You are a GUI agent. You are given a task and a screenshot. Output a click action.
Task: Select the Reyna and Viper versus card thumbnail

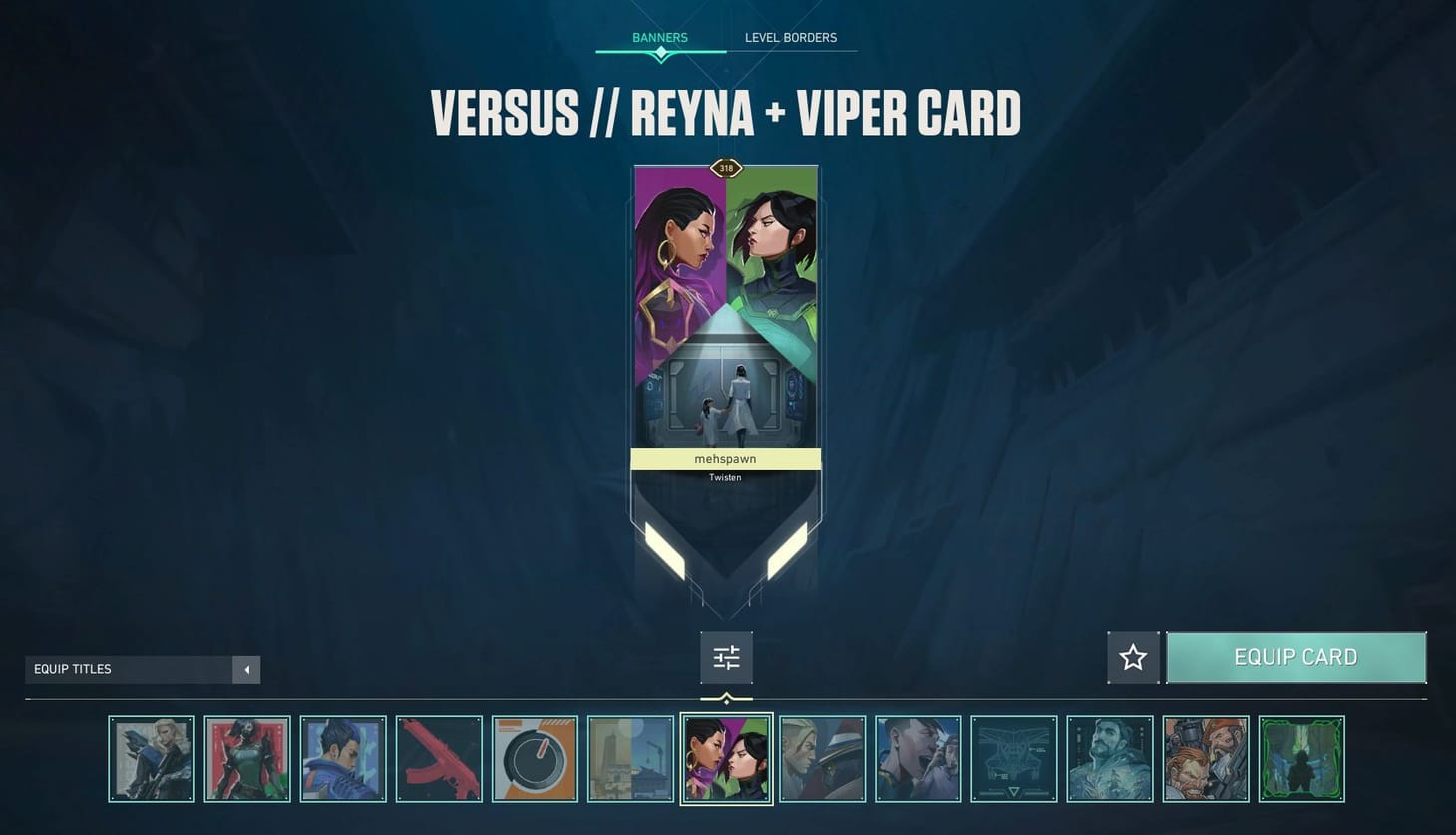point(726,758)
